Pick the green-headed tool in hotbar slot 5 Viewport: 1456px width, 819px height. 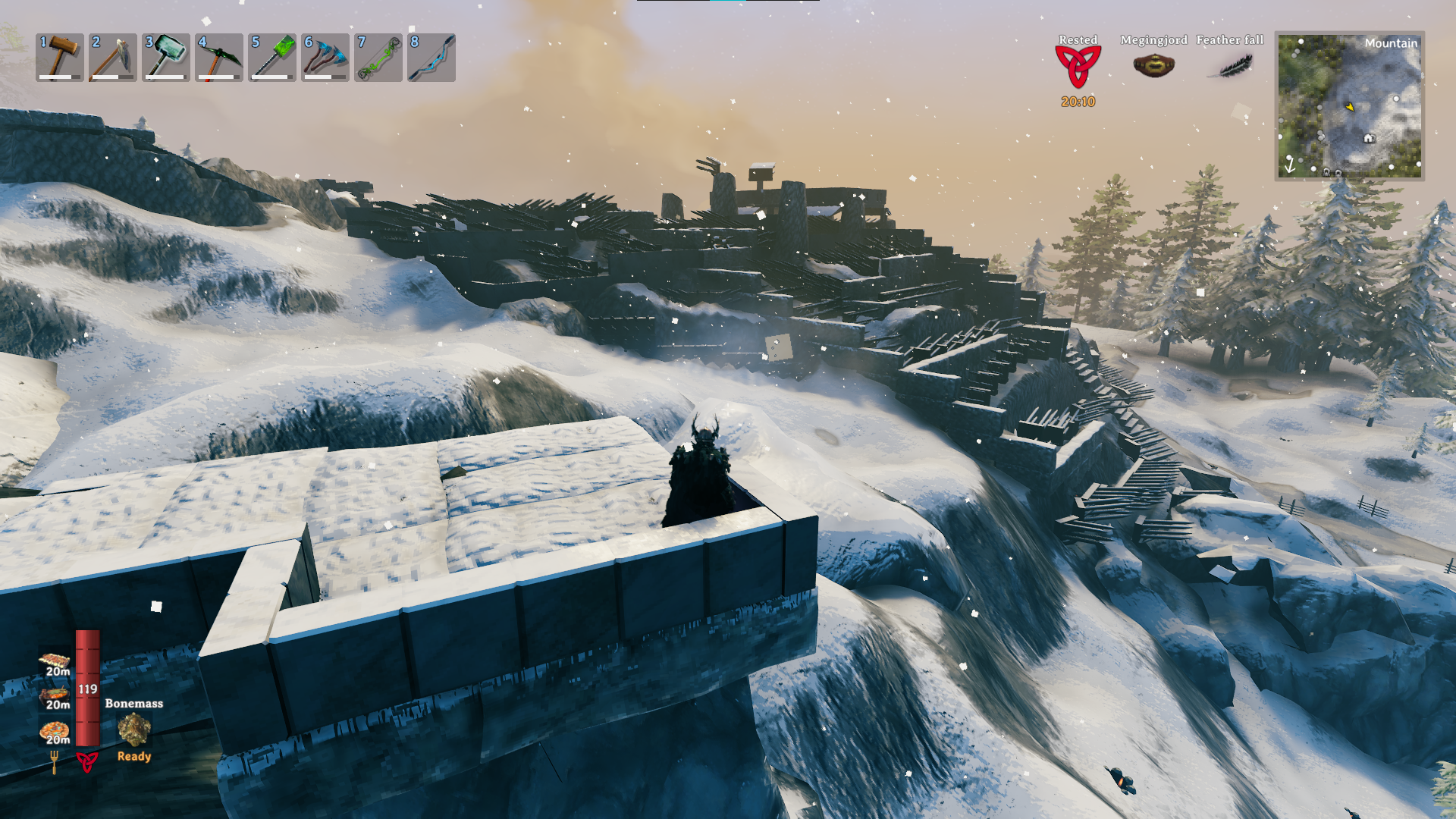pos(272,57)
